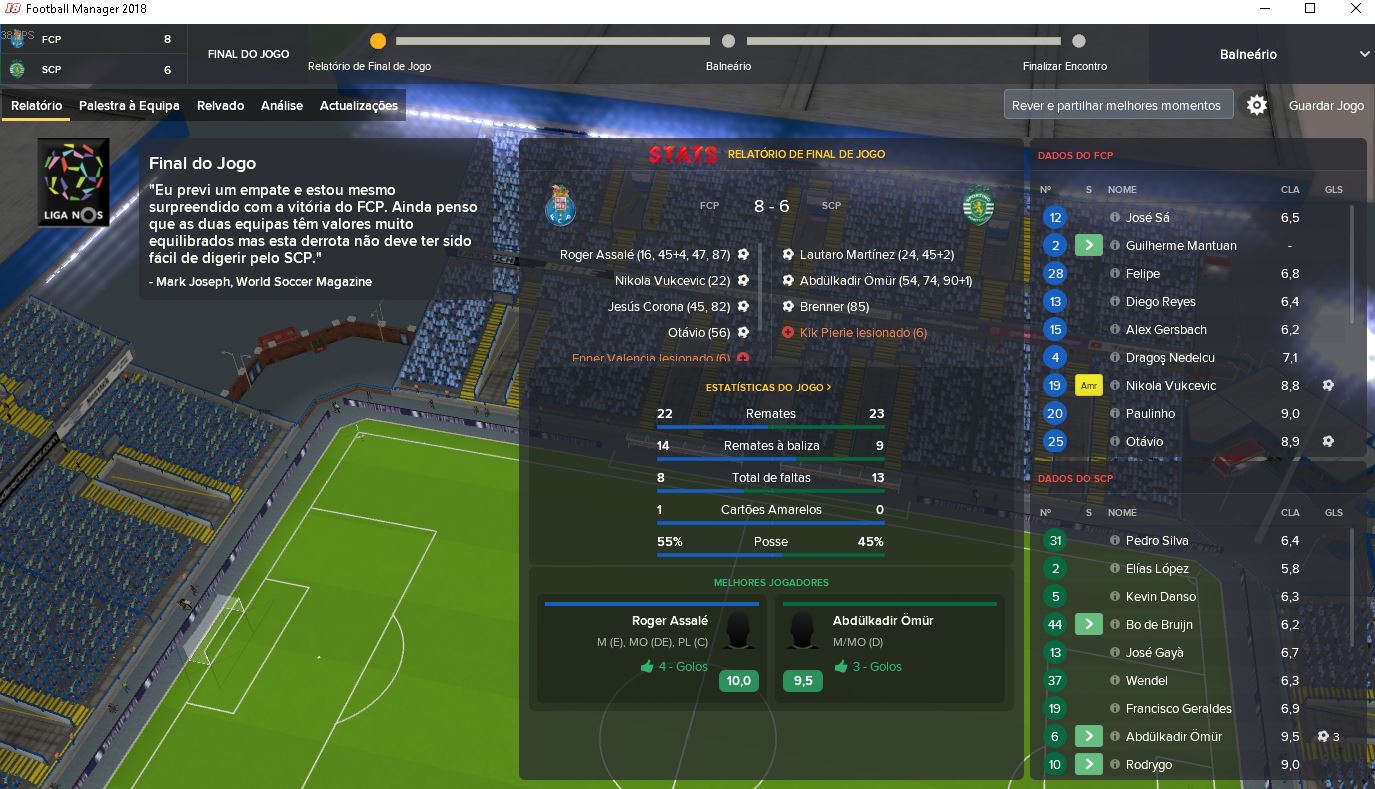Select the Relvado tab

tap(220, 106)
